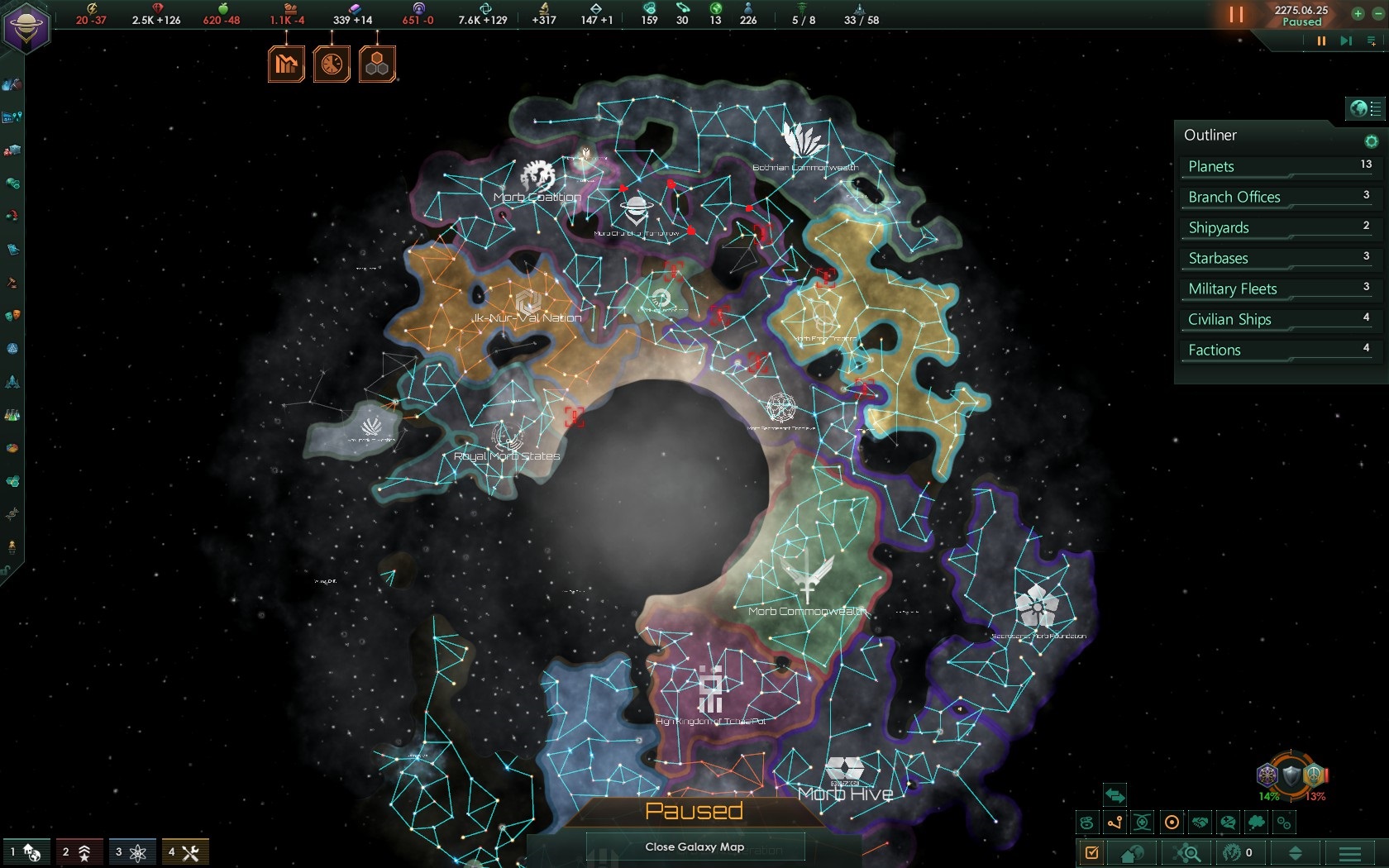The width and height of the screenshot is (1389, 868).
Task: Click the empire sprawl counter icon
Action: point(651,10)
